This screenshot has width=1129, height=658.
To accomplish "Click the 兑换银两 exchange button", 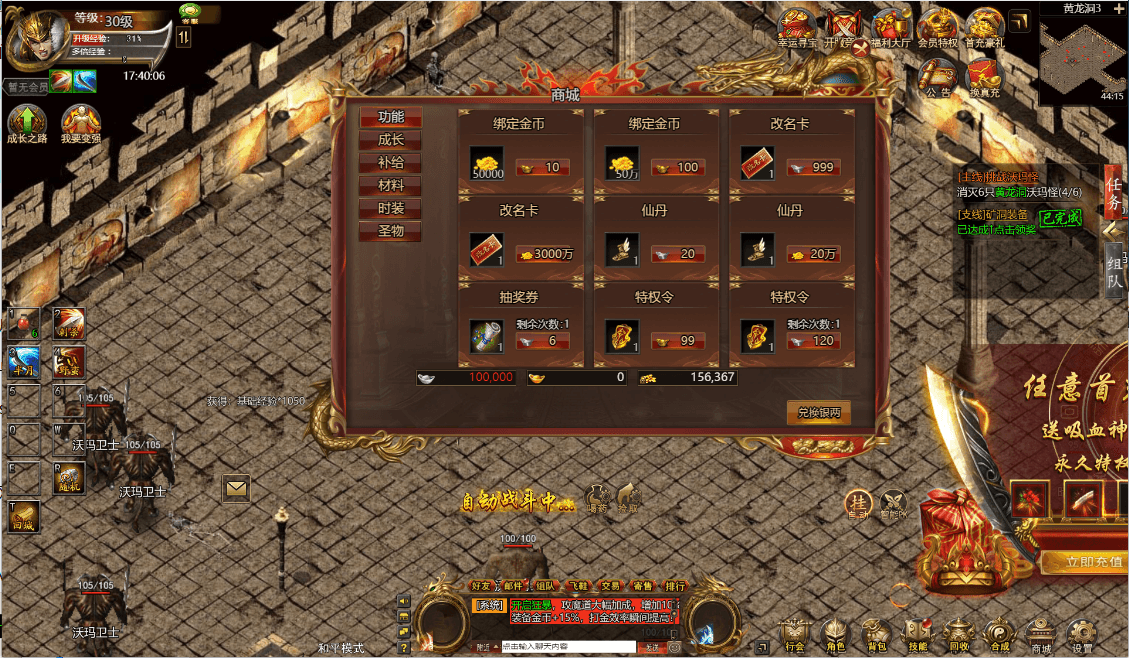I will 818,413.
